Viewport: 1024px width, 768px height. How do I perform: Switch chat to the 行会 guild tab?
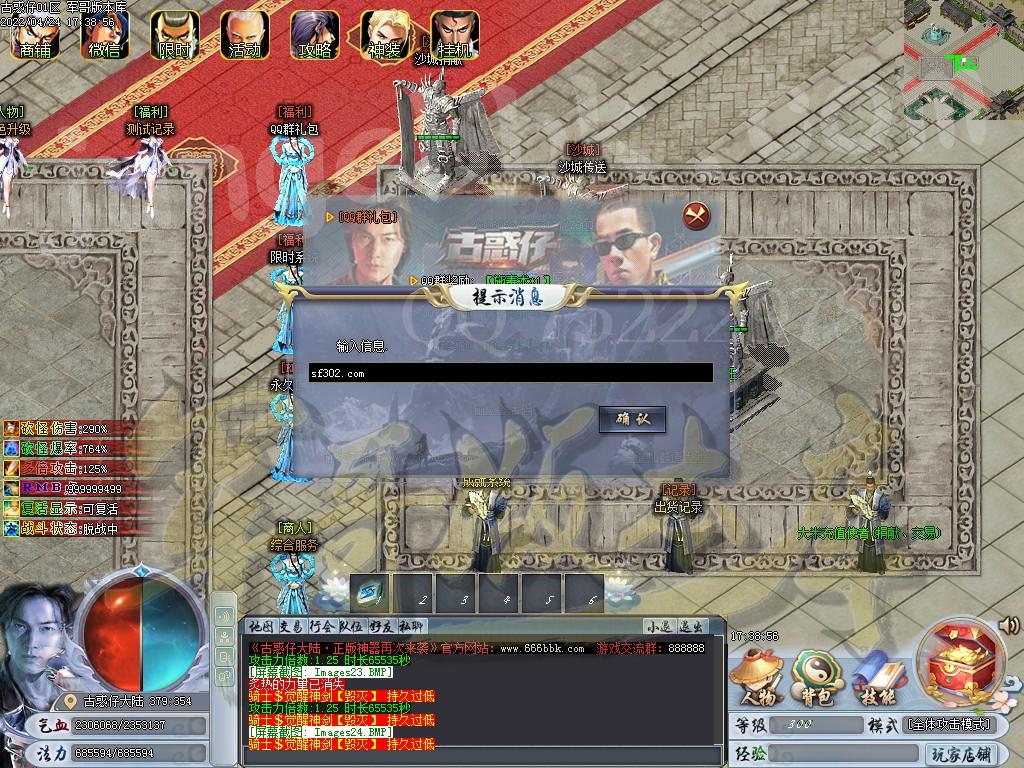tap(321, 626)
